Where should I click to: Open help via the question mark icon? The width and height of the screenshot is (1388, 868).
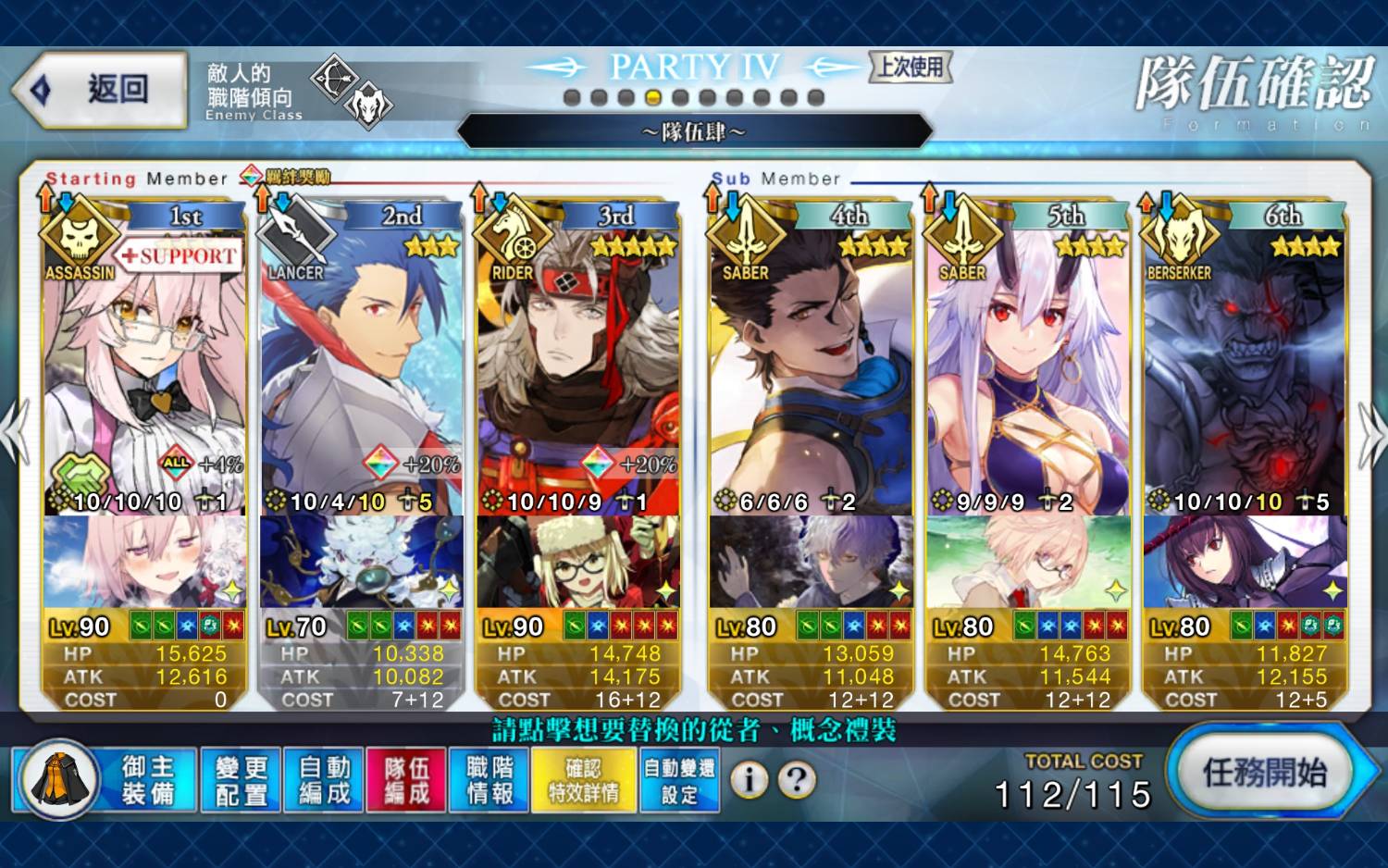point(797,780)
